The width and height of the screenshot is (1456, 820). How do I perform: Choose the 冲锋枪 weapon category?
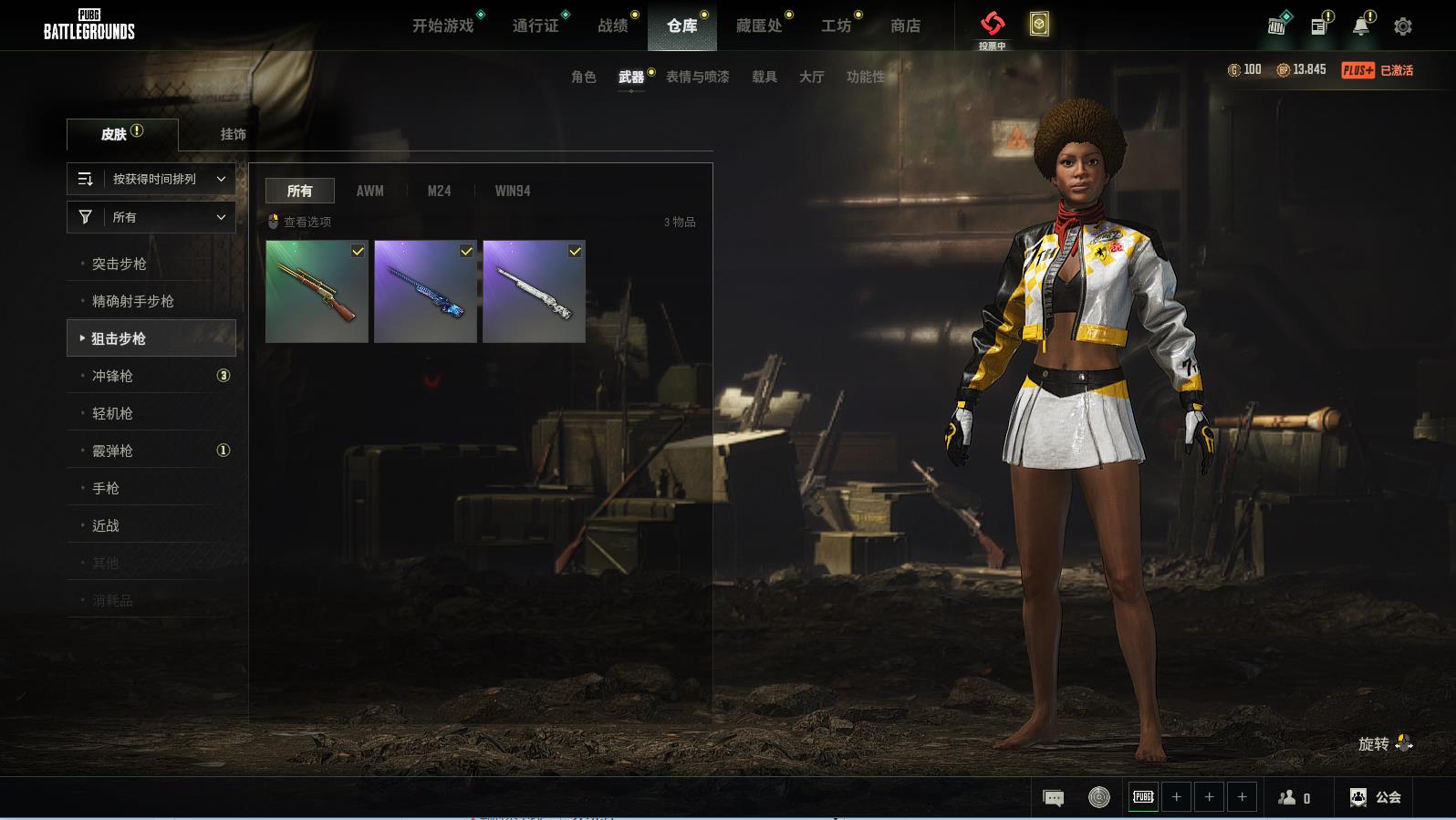[x=112, y=377]
